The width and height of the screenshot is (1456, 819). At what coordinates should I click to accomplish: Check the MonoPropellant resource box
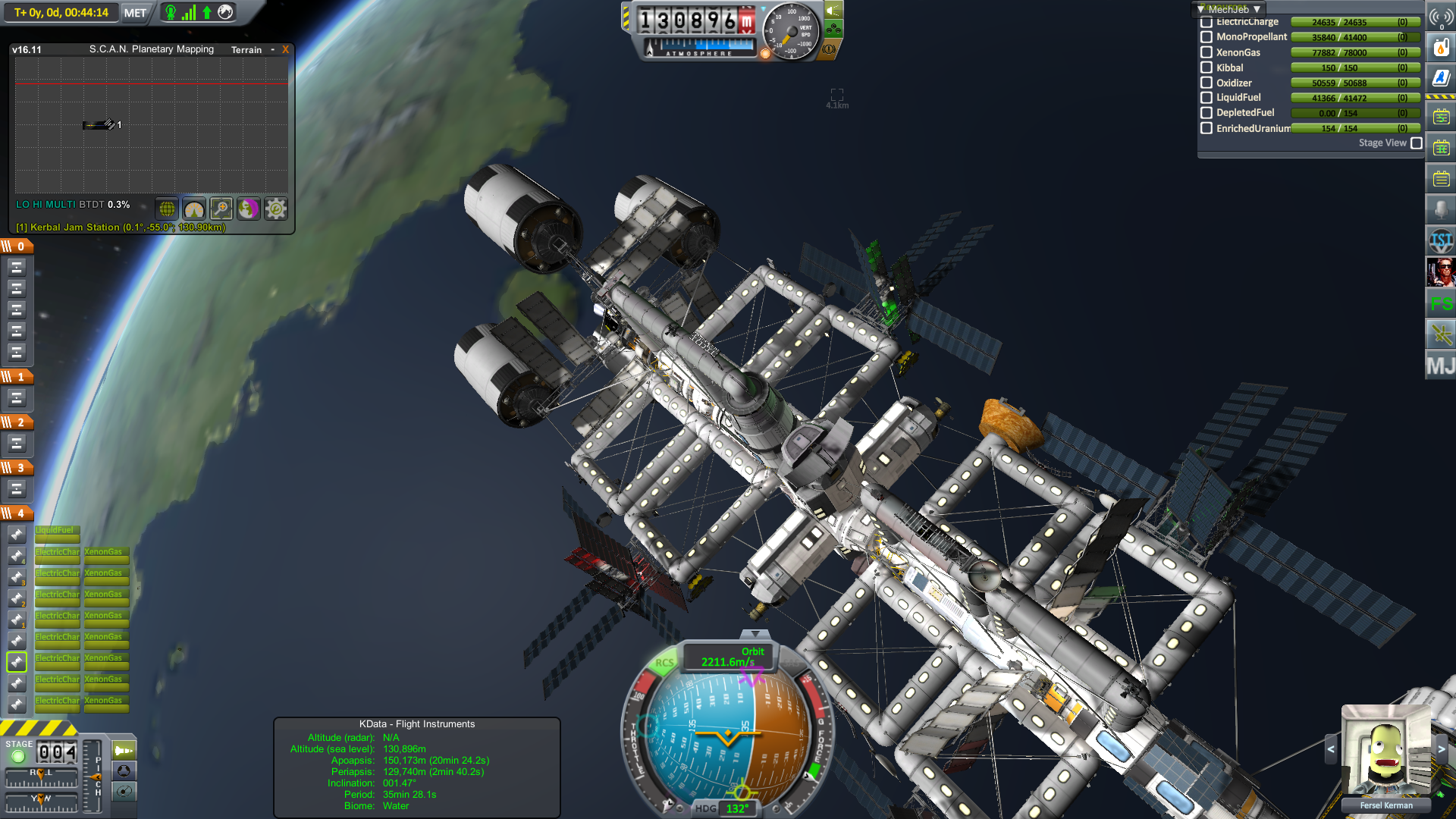click(1207, 36)
